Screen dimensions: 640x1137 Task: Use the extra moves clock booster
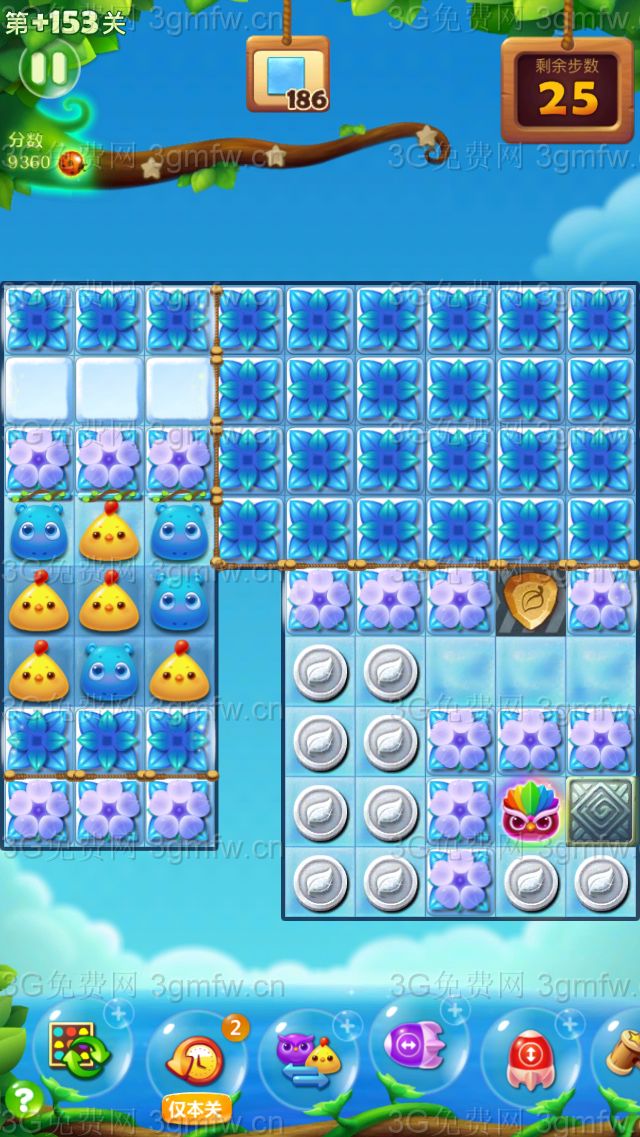(194, 1058)
